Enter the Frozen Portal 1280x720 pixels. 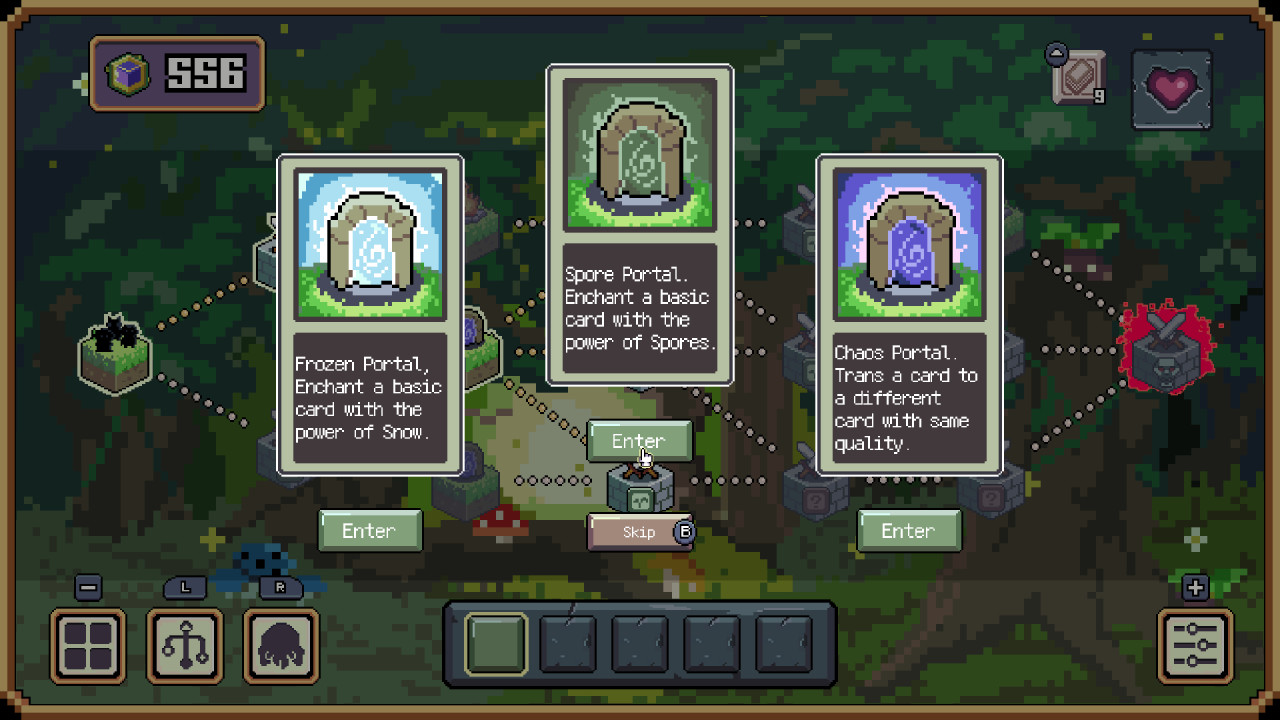370,531
